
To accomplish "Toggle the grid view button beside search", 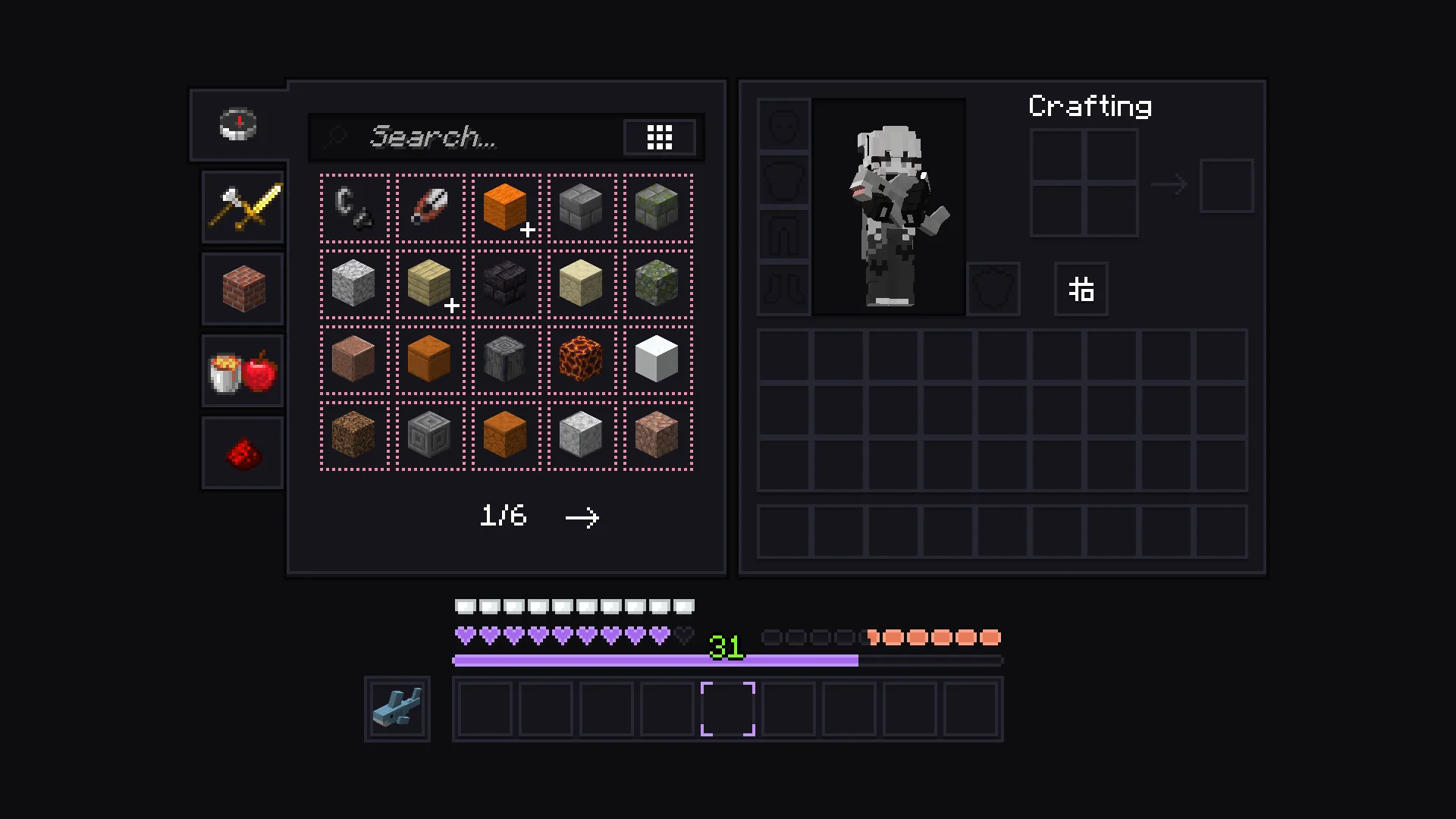I will [x=659, y=137].
